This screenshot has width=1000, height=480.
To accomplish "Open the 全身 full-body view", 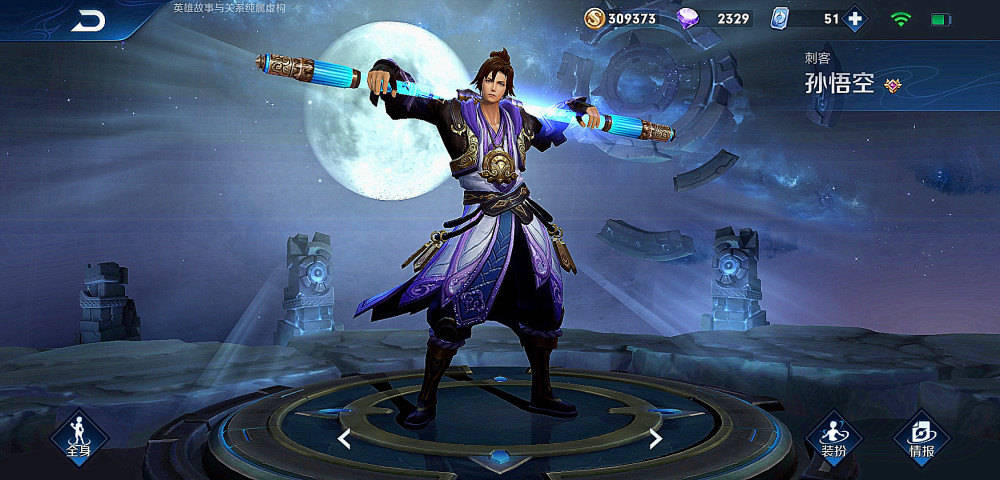I will 78,434.
